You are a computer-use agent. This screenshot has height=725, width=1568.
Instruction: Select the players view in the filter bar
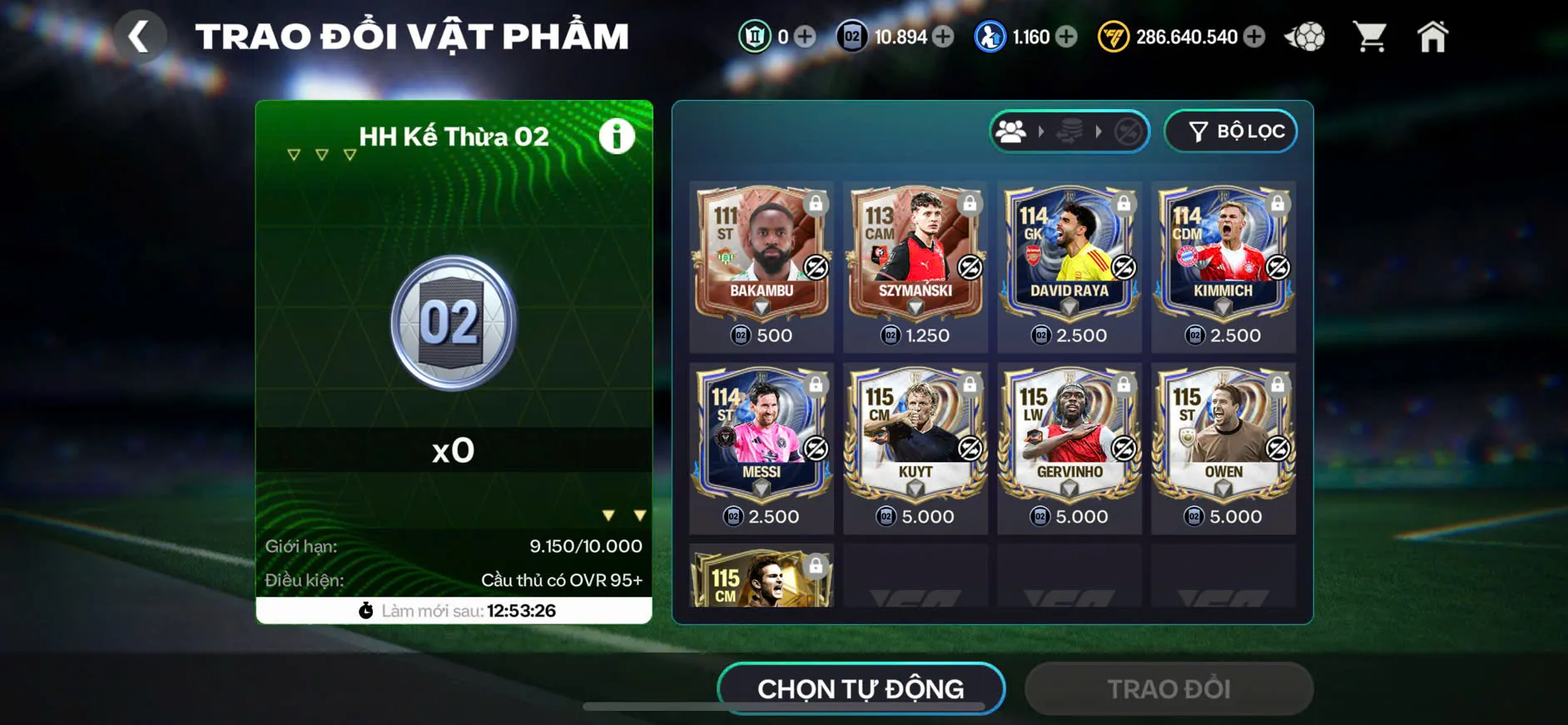1012,131
